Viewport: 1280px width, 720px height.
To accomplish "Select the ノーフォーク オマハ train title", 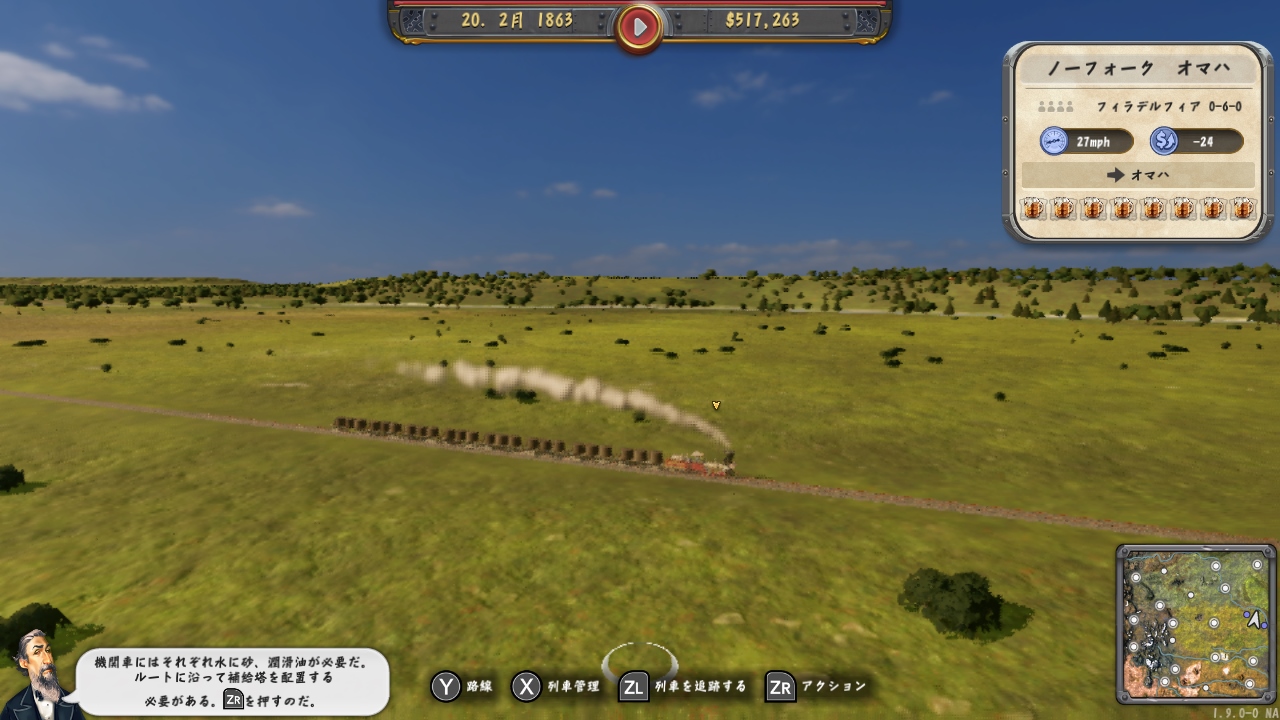I will click(x=1138, y=69).
